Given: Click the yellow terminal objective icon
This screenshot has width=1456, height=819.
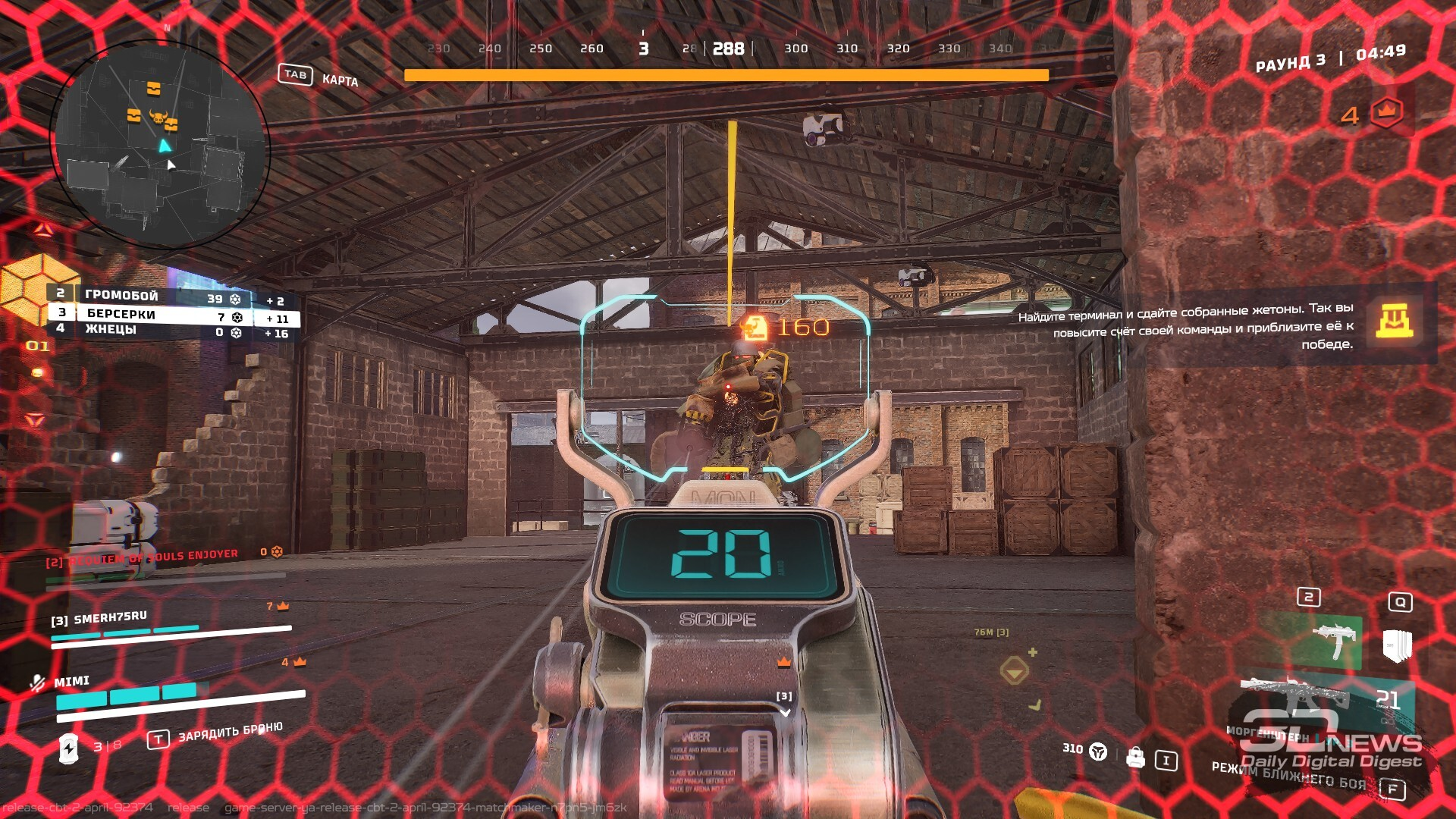Looking at the screenshot, I should pyautogui.click(x=1394, y=321).
